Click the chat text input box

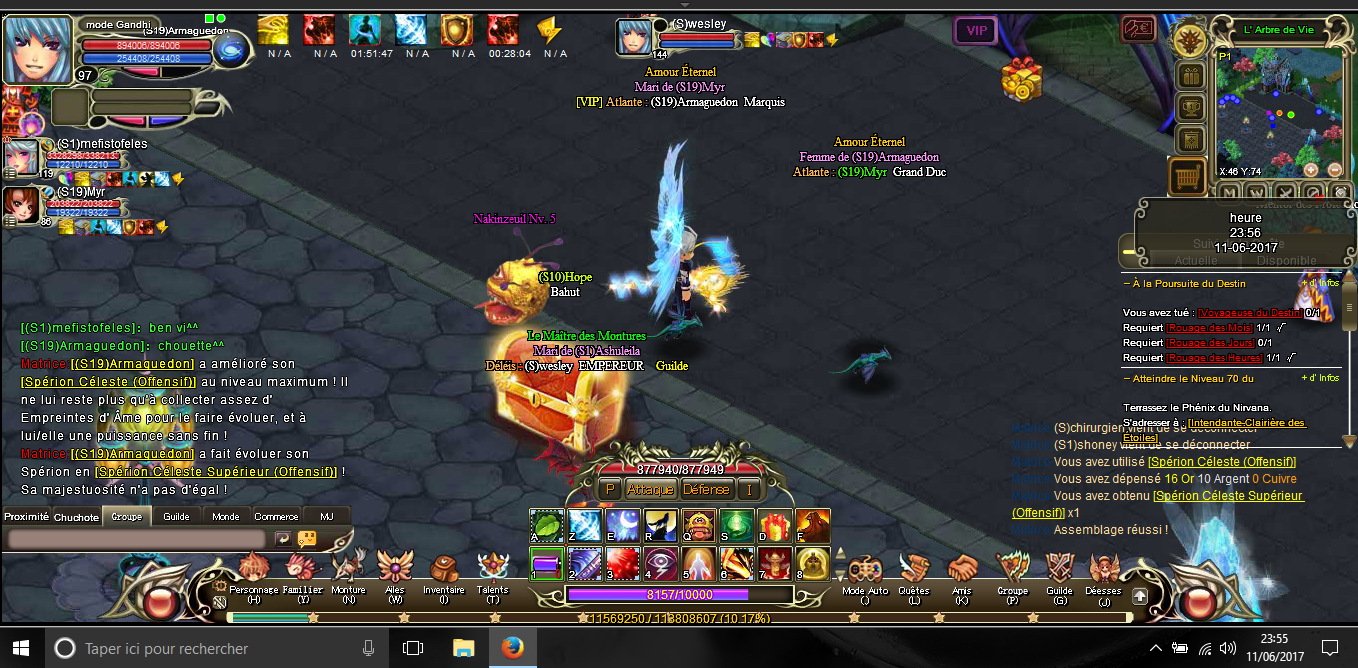pos(137,538)
